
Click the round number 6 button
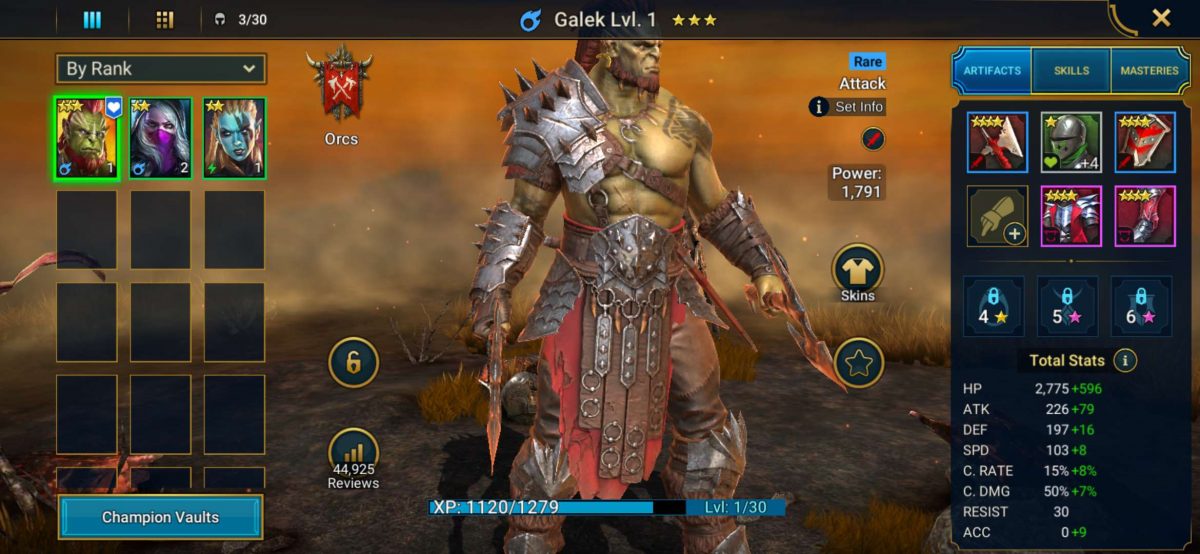click(x=353, y=362)
